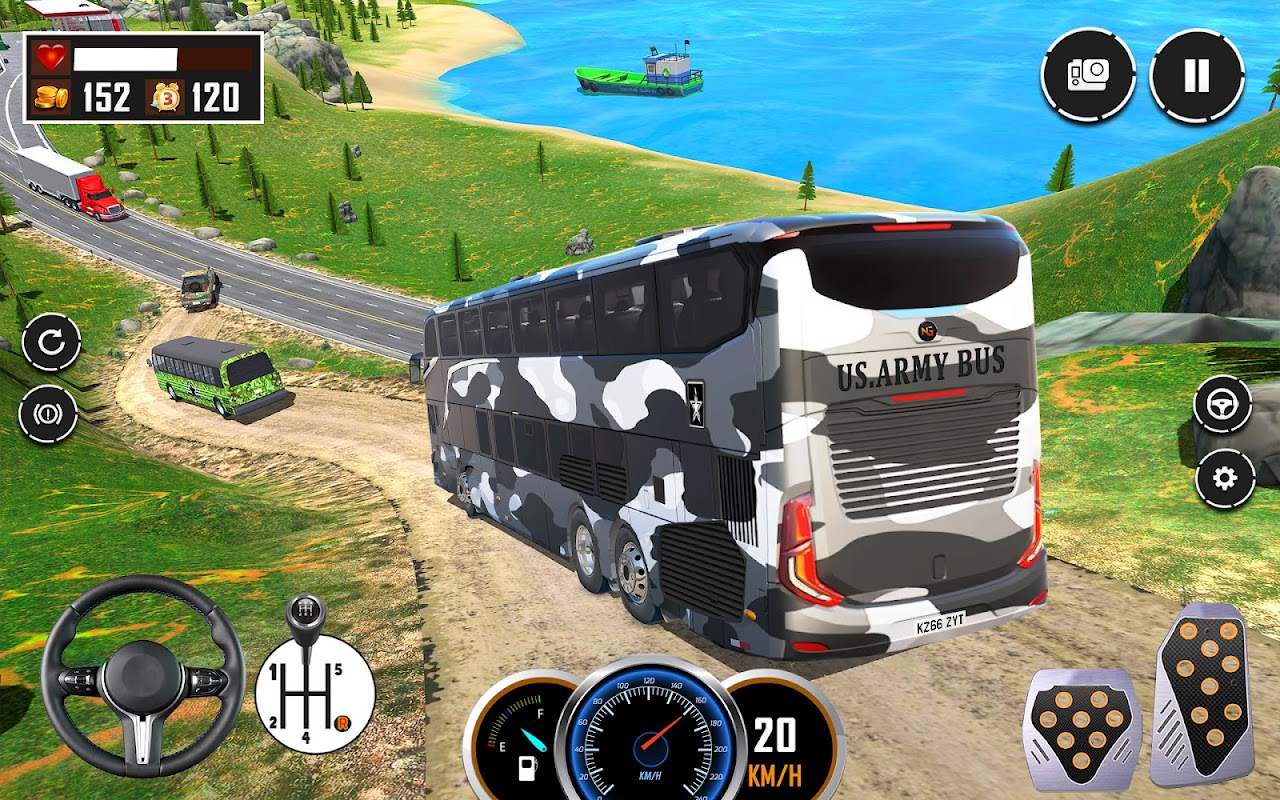Screen dimensions: 1280x800
Task: Open the gear settings button
Action: coord(1224,478)
